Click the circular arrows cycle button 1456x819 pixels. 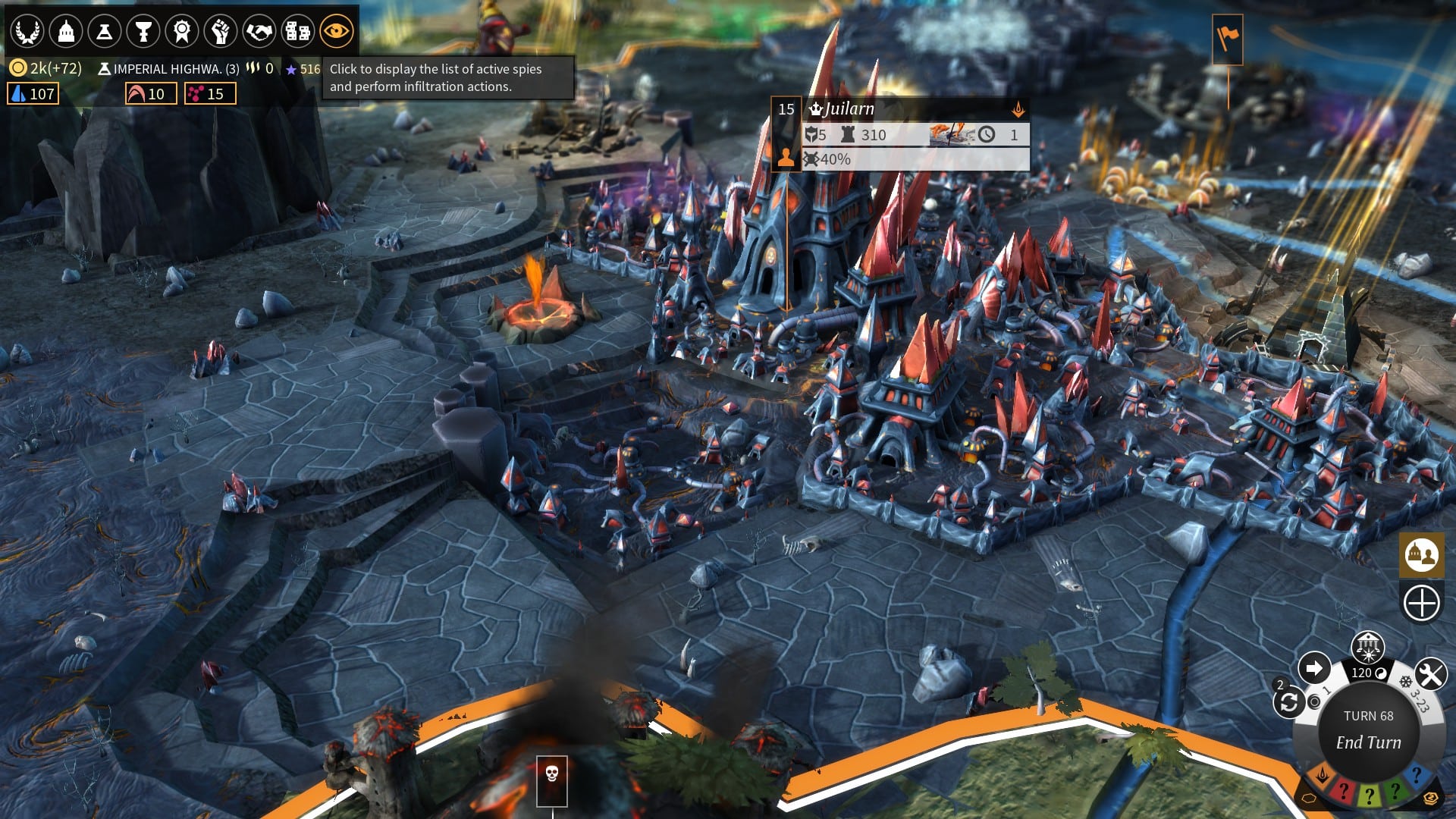pos(1289,703)
